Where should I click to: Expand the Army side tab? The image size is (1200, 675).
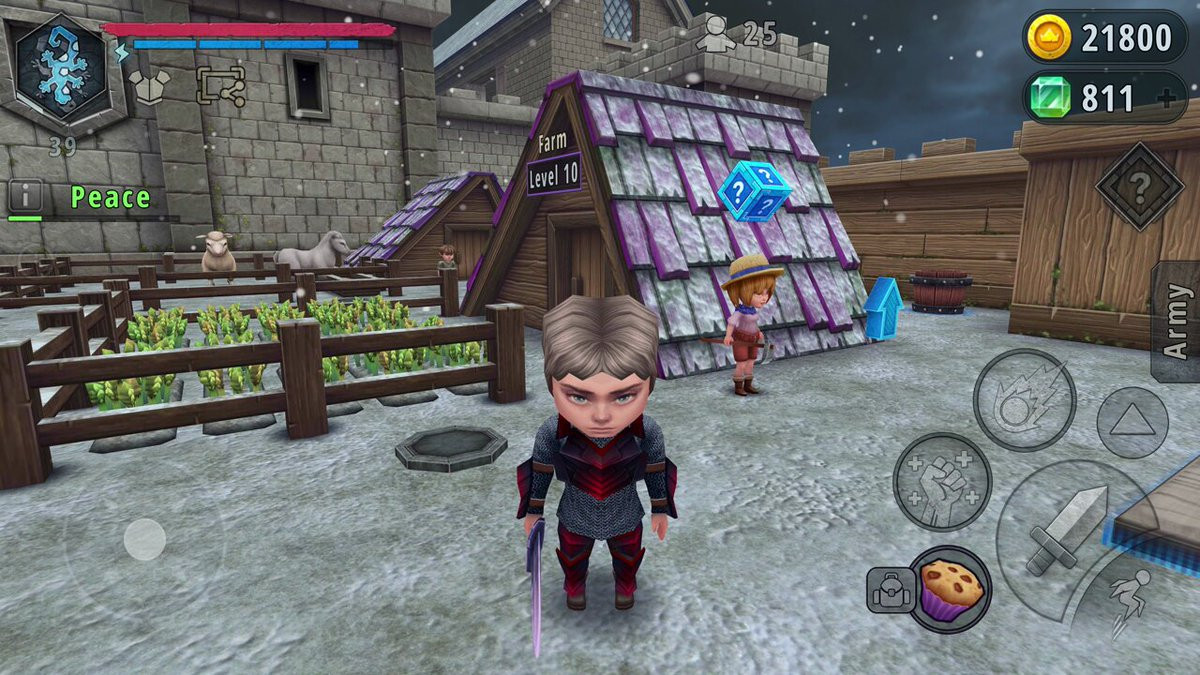[1177, 321]
